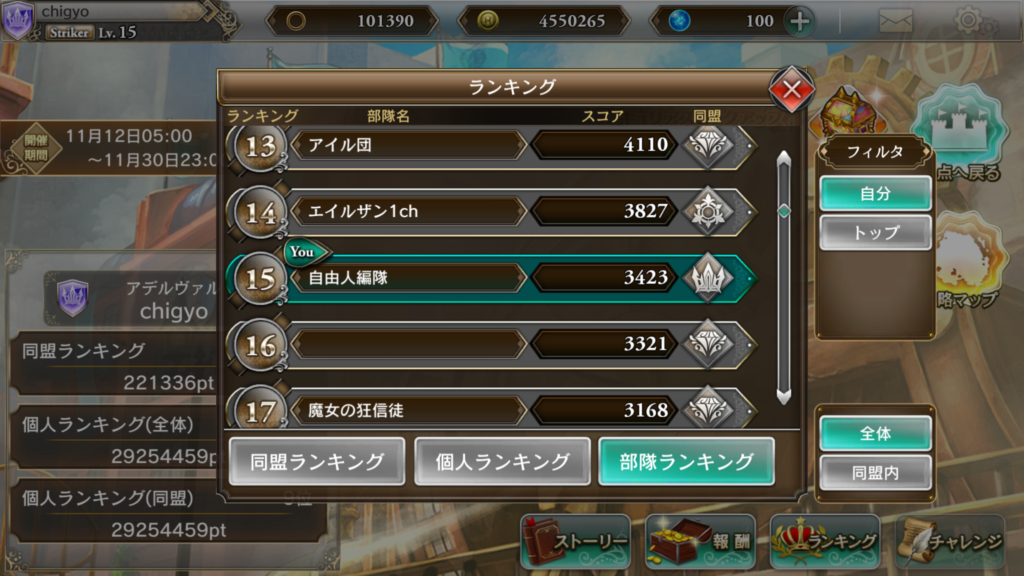Open the crown ランキング menu
Image resolution: width=1024 pixels, height=576 pixels.
(824, 542)
